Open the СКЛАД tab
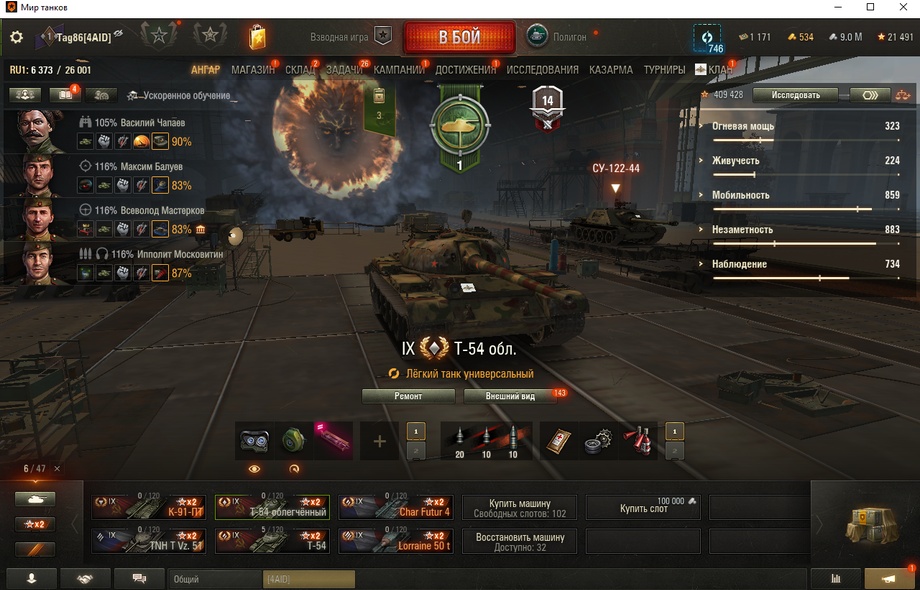Screen dimensions: 920x590 (300, 70)
